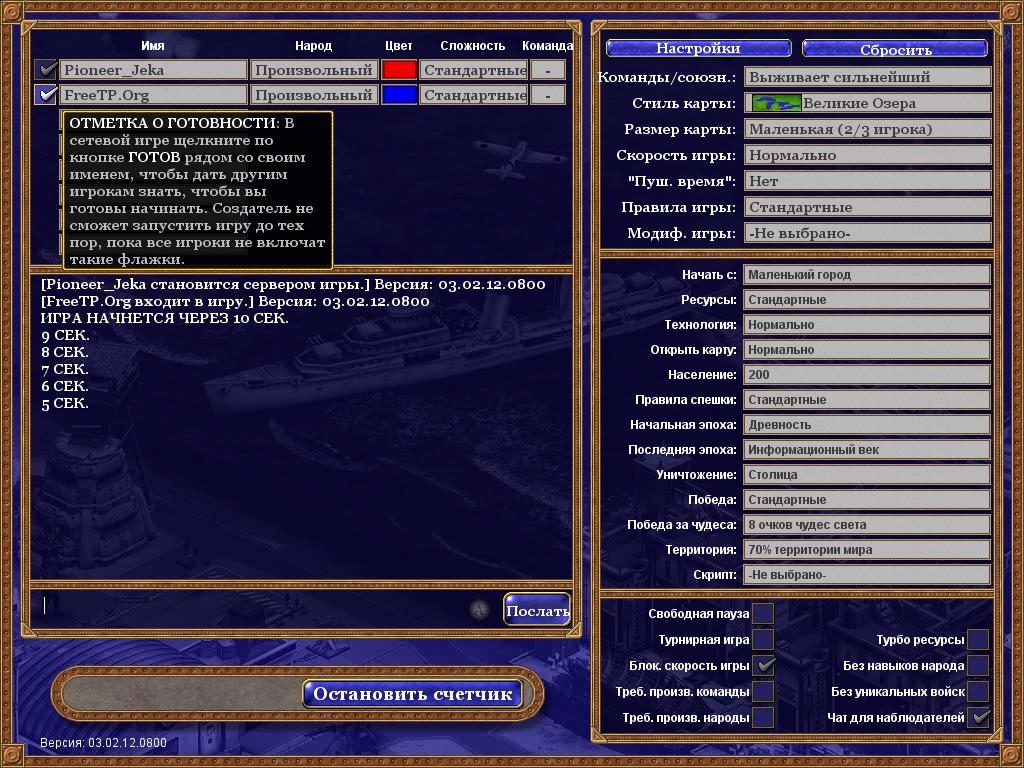
Task: Uncheck Блок. скорость игры option
Action: (x=763, y=666)
